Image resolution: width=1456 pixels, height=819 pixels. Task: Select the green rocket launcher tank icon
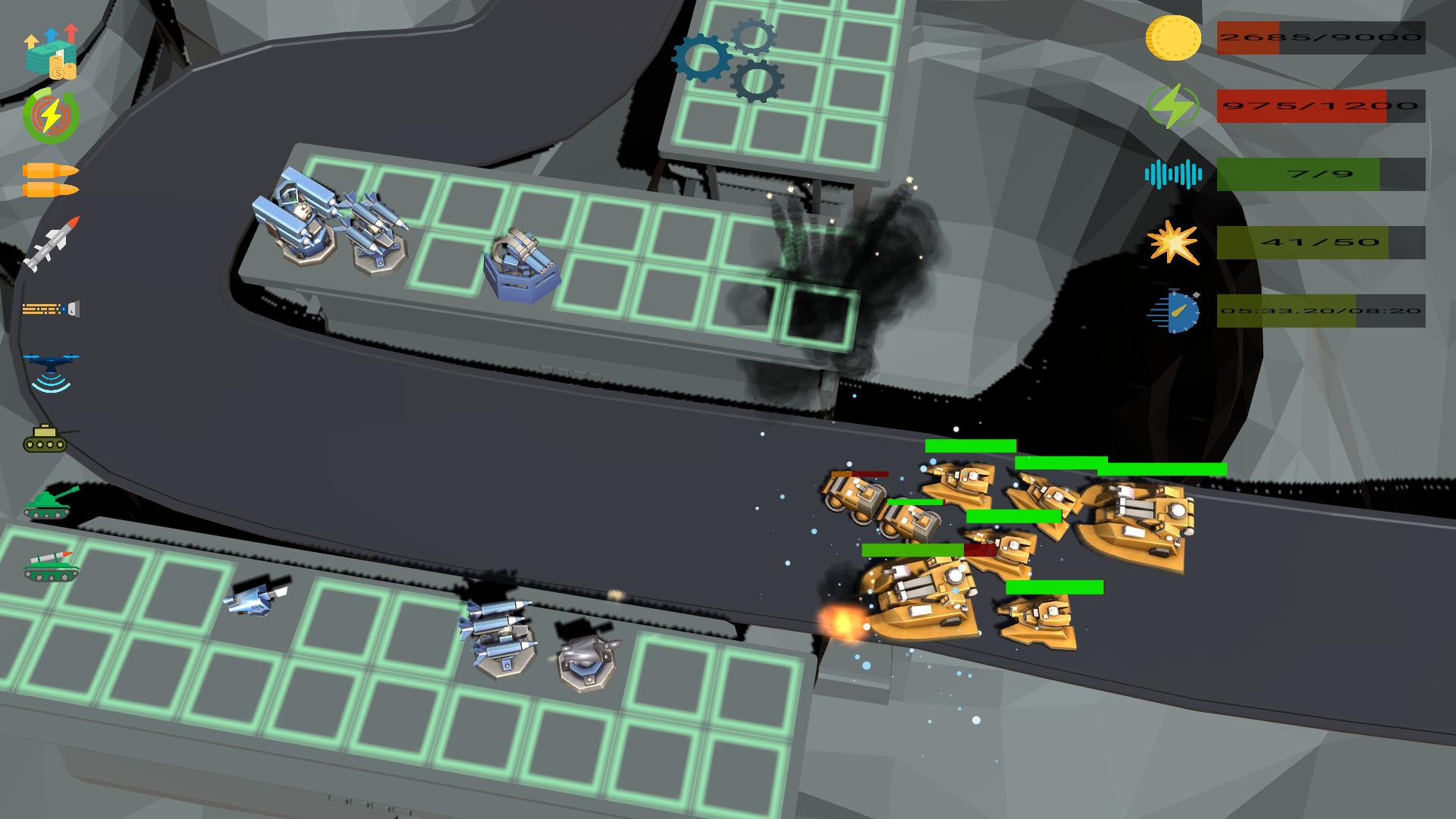[51, 566]
